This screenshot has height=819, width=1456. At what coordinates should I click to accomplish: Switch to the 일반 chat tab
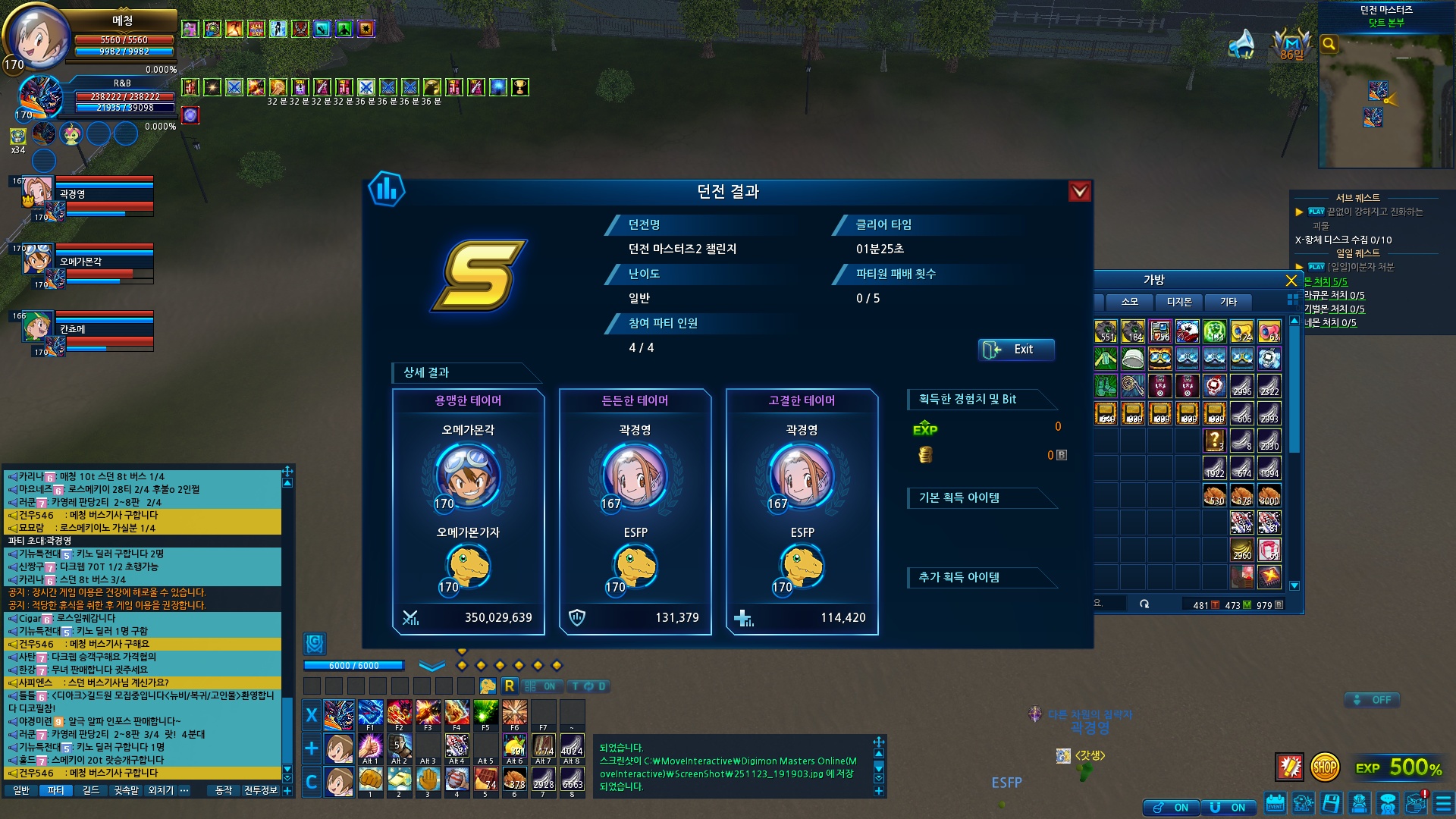click(21, 790)
